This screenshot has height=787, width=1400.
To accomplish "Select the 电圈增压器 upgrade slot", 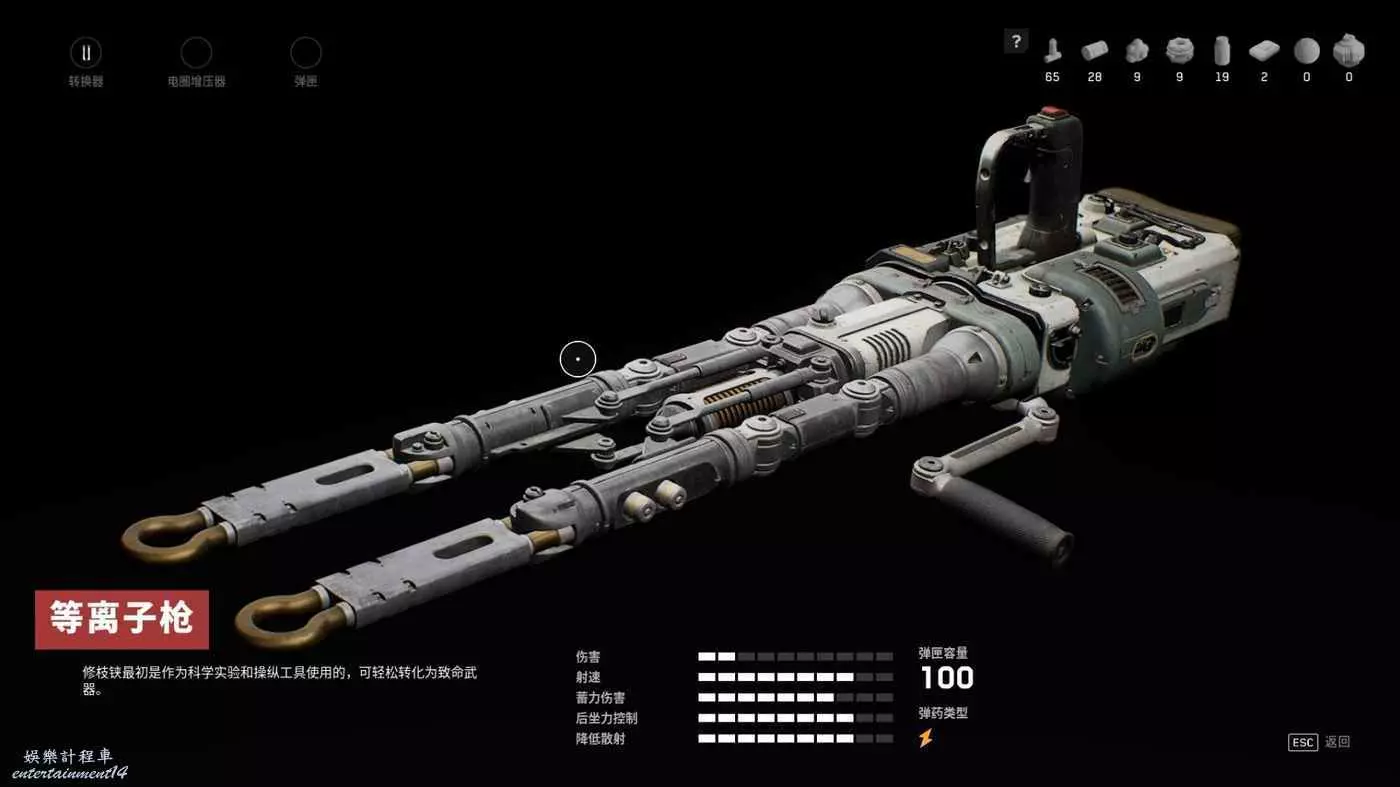I will point(196,53).
